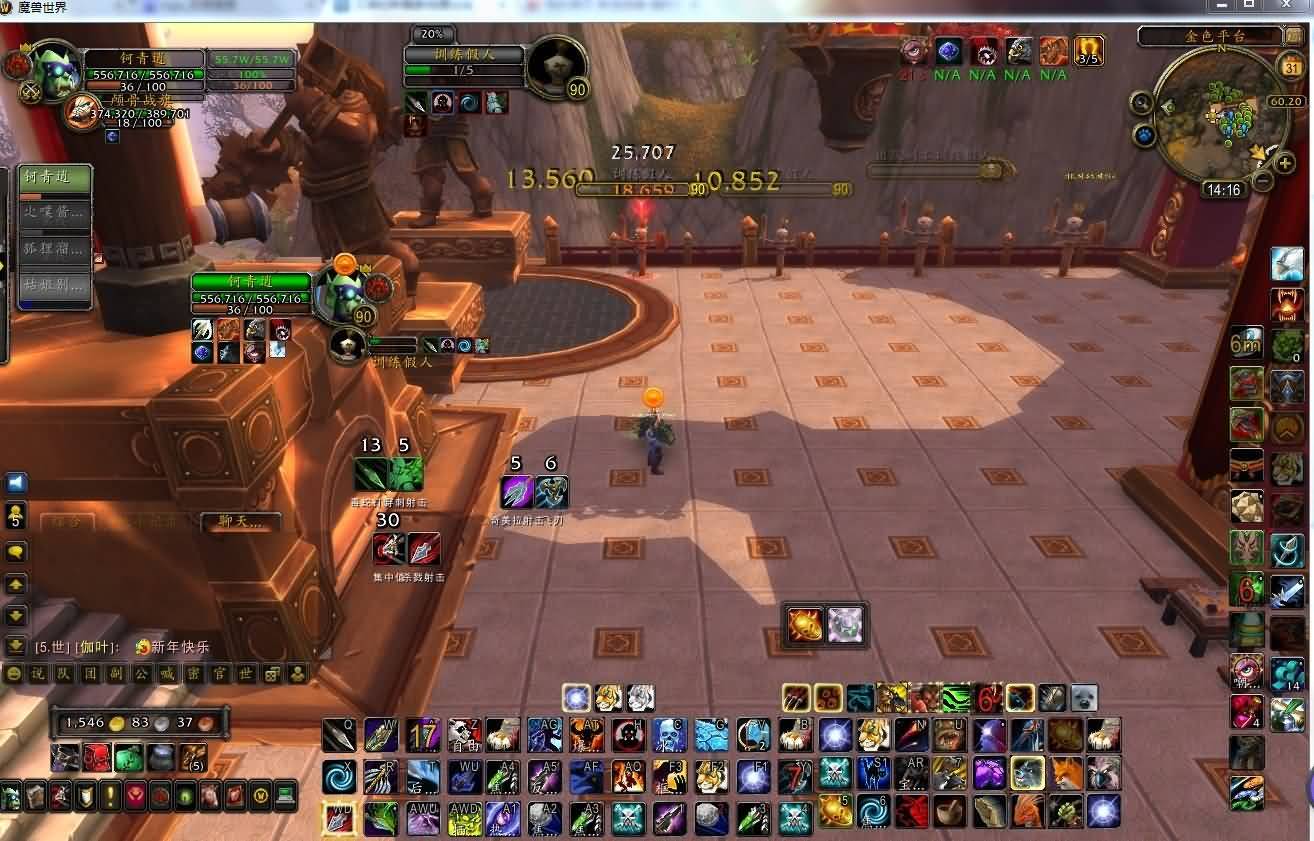Open the 聊天 chat tab
The height and width of the screenshot is (841, 1314).
pyautogui.click(x=238, y=522)
